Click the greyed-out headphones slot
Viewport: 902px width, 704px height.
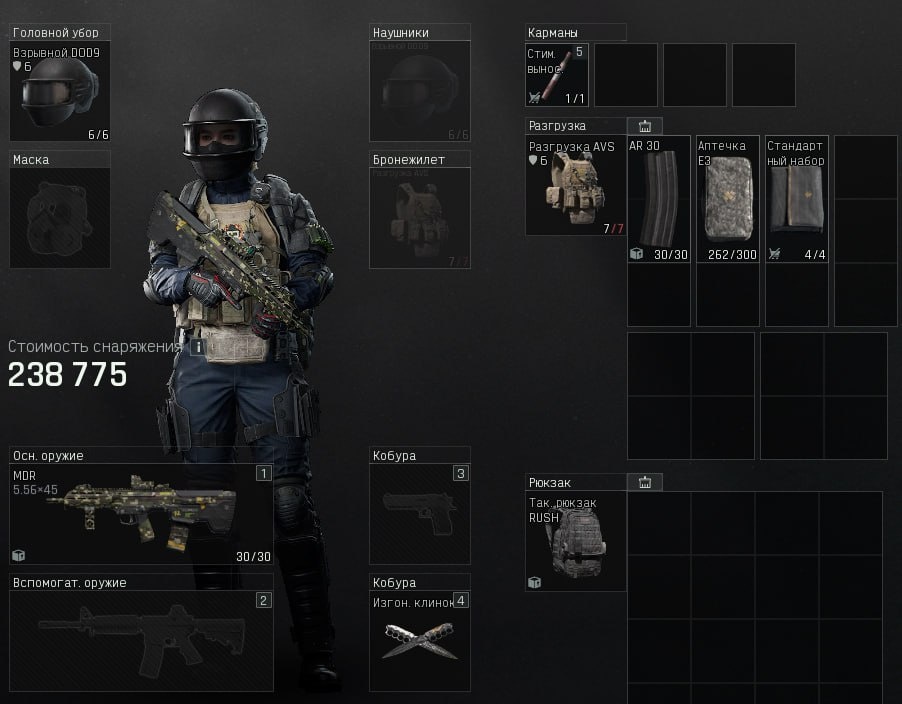(x=419, y=91)
